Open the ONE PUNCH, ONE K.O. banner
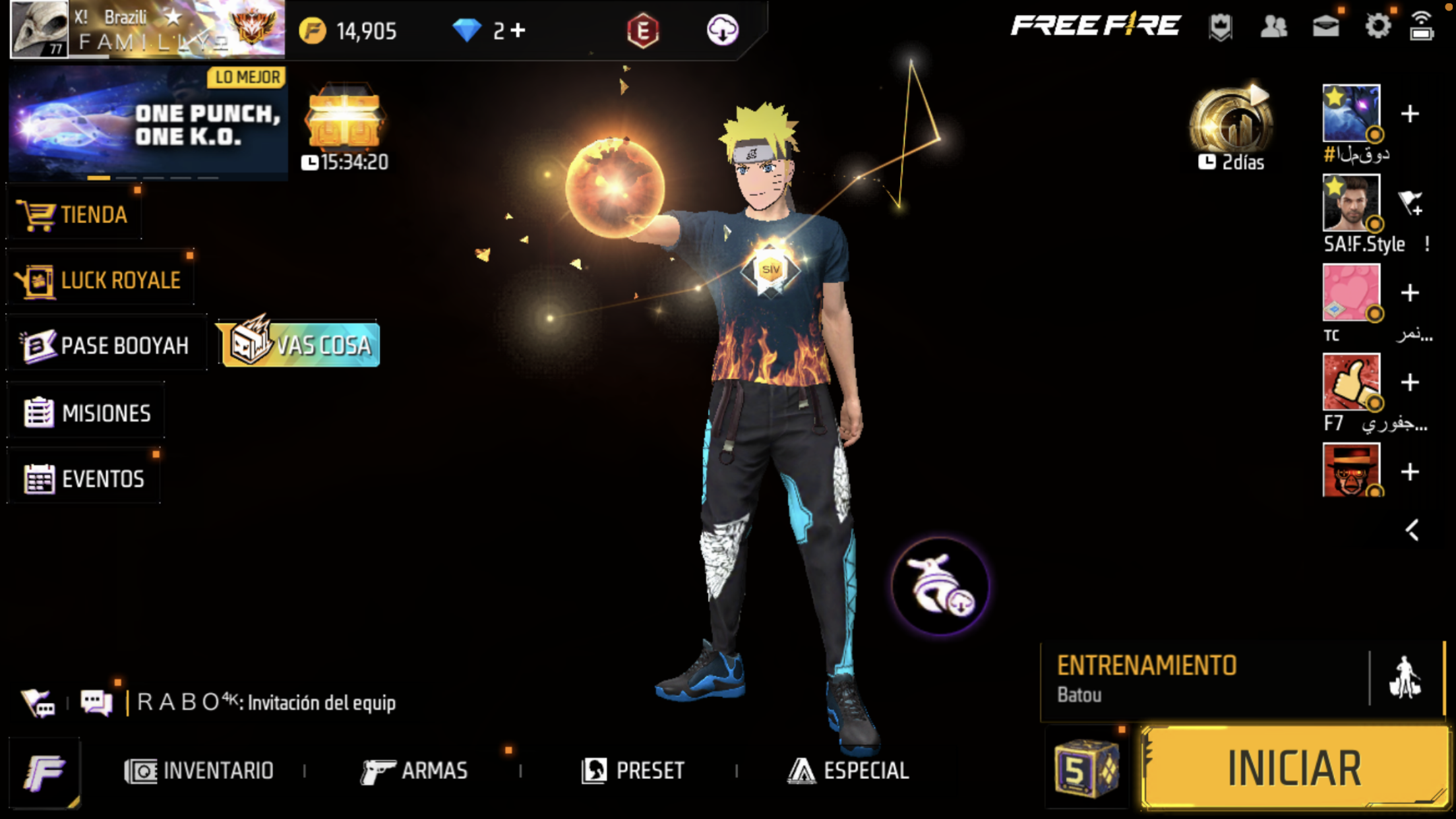 (x=148, y=123)
